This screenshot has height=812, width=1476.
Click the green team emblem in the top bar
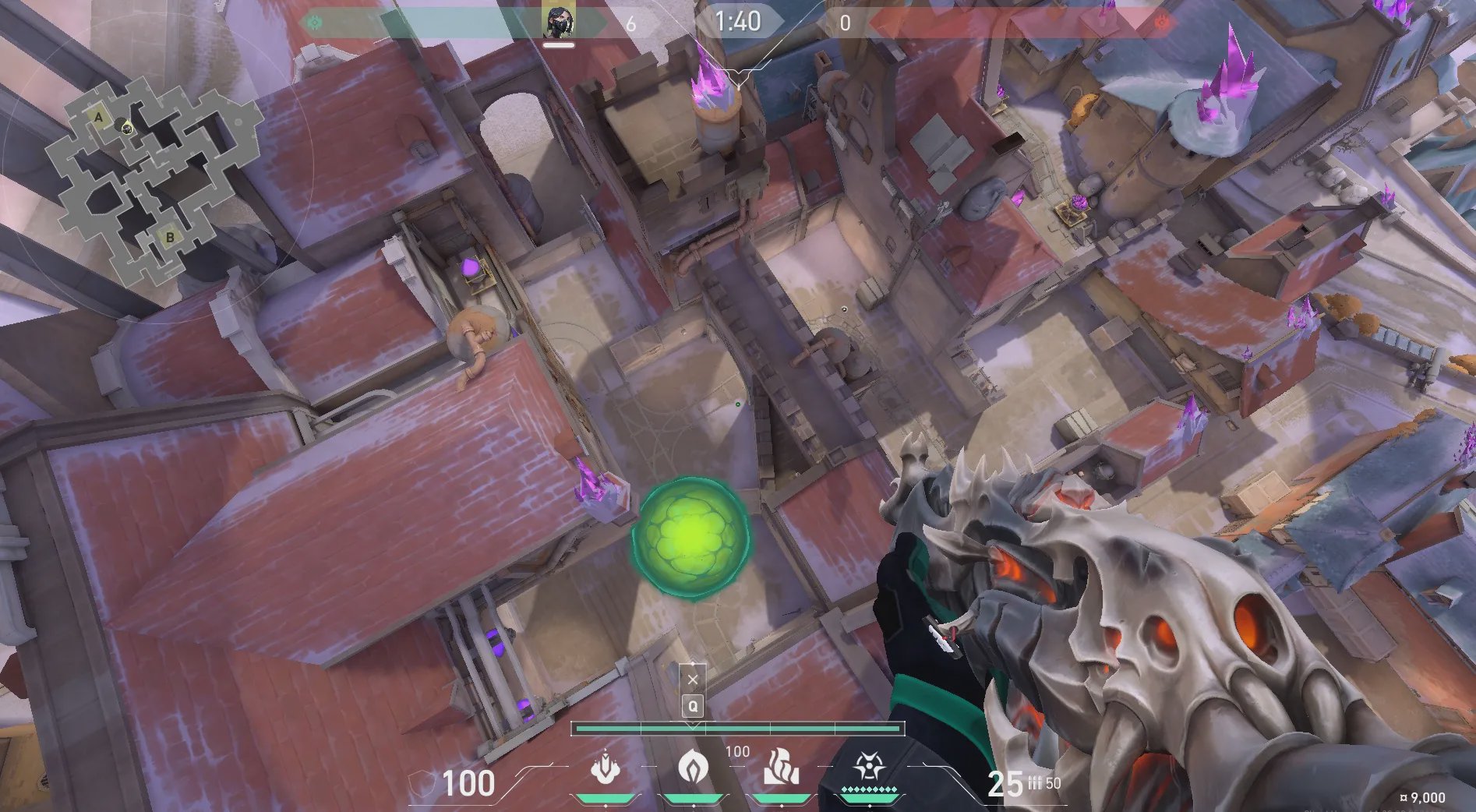(315, 23)
